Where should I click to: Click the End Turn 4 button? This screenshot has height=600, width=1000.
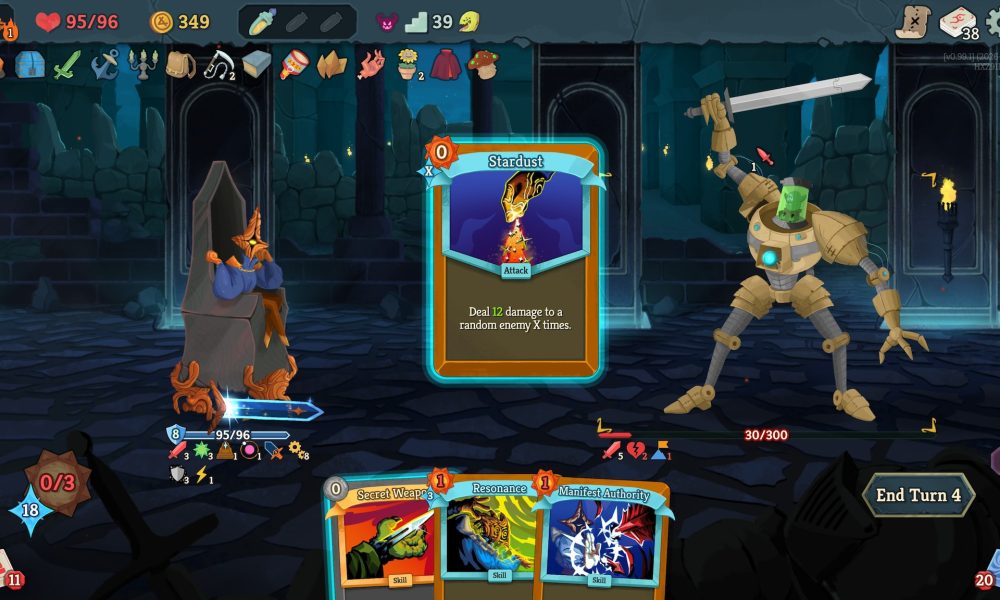point(918,495)
